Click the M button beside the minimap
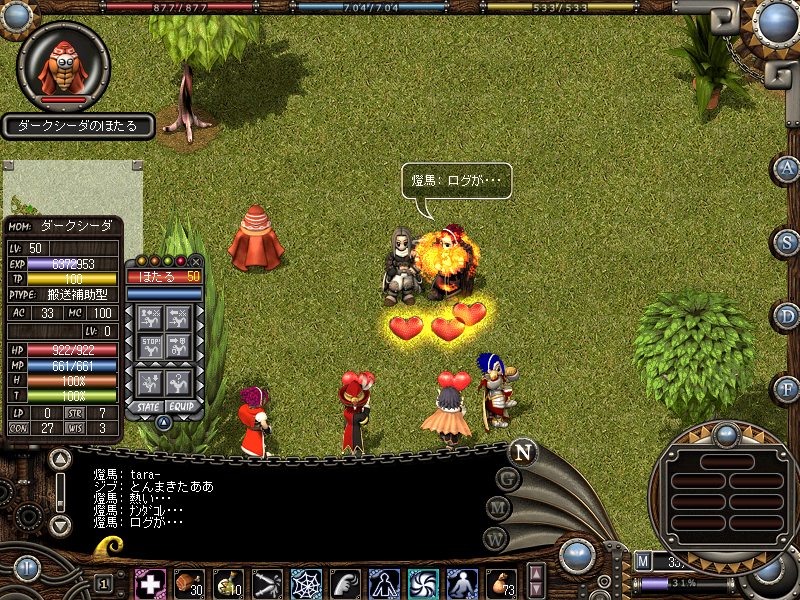Image resolution: width=800 pixels, height=600 pixels. coord(643,561)
